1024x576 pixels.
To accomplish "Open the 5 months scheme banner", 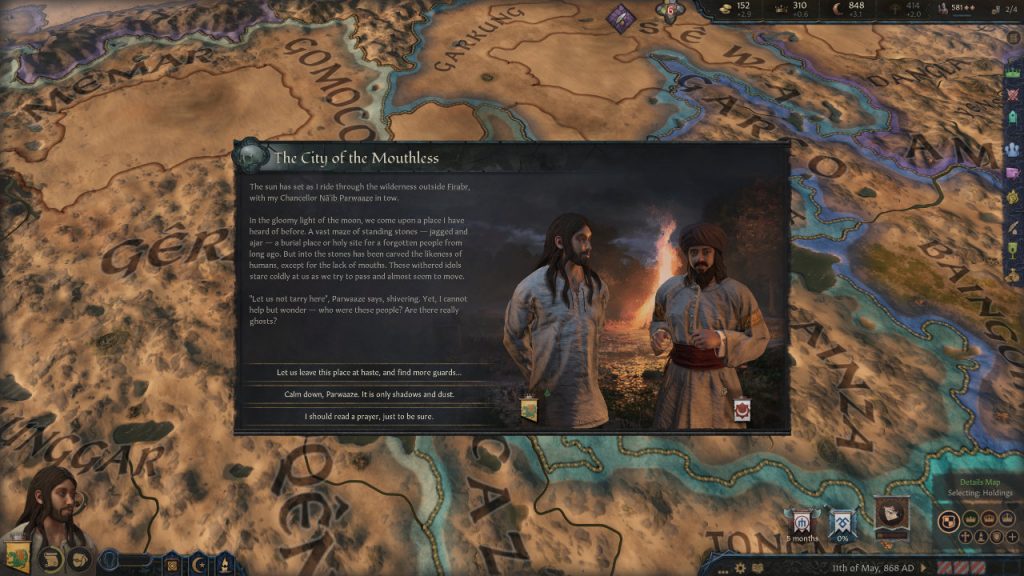I will pyautogui.click(x=803, y=522).
